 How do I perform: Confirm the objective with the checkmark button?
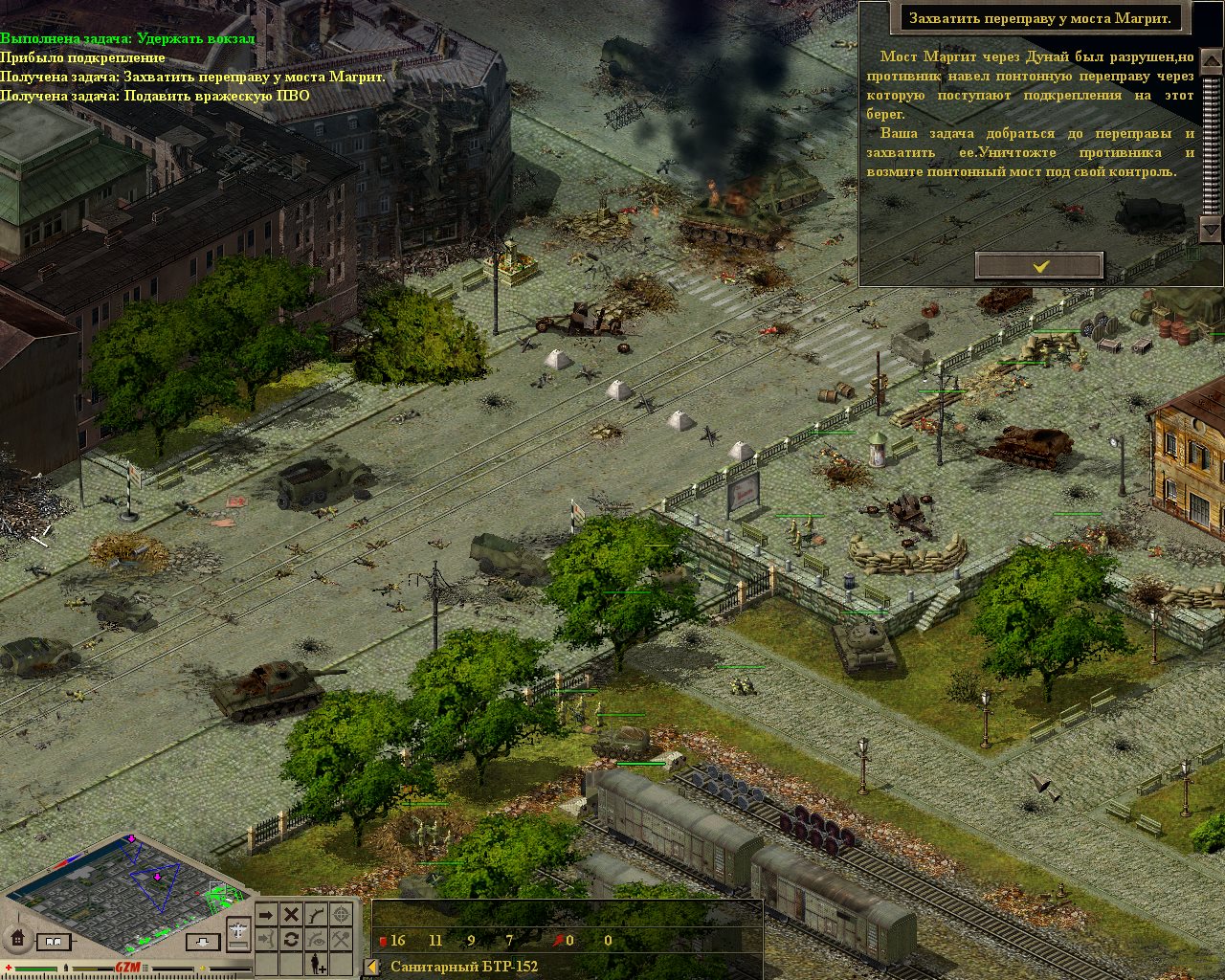(x=1039, y=266)
